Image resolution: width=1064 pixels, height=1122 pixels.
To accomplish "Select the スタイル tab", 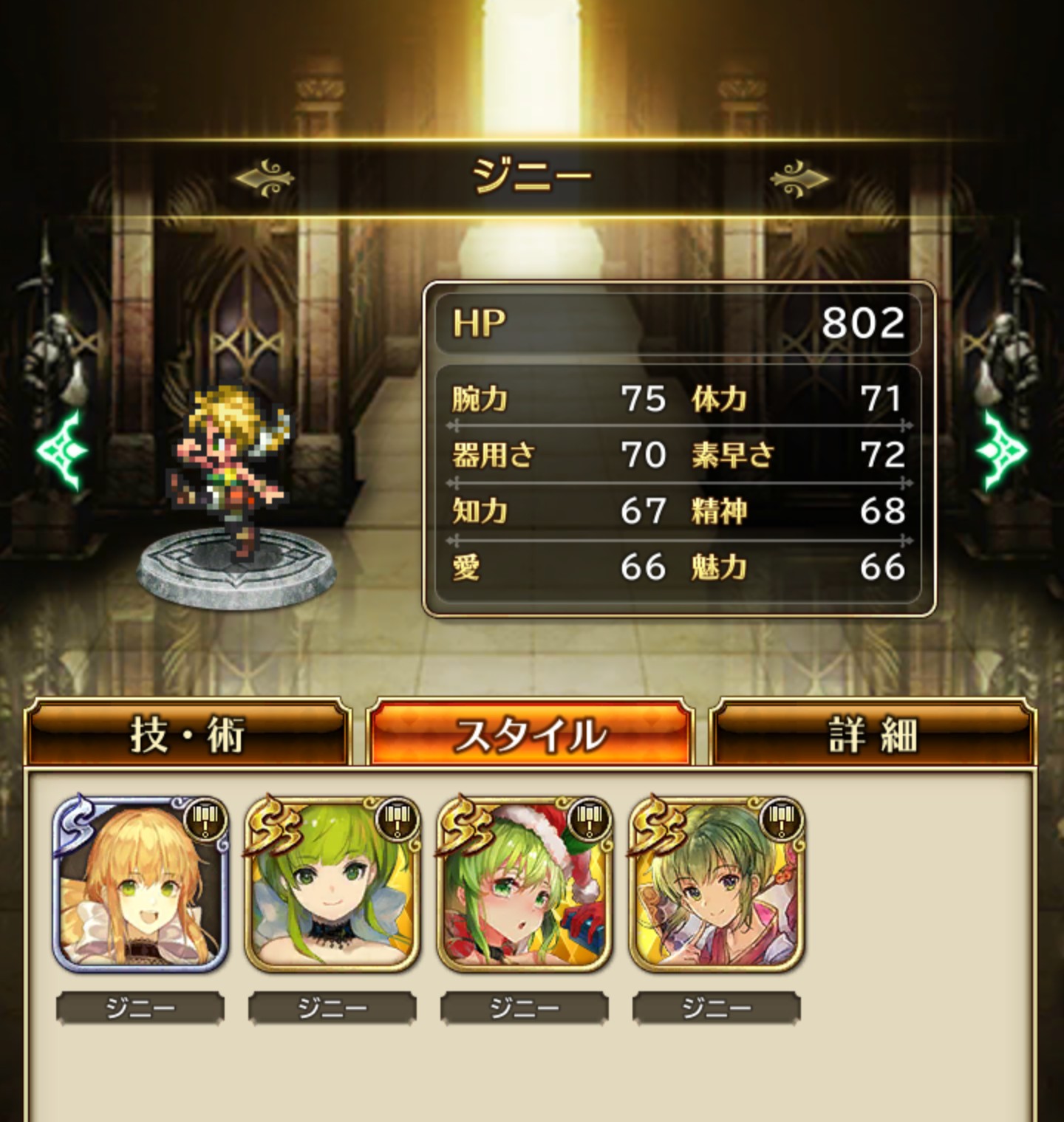I will (x=530, y=733).
